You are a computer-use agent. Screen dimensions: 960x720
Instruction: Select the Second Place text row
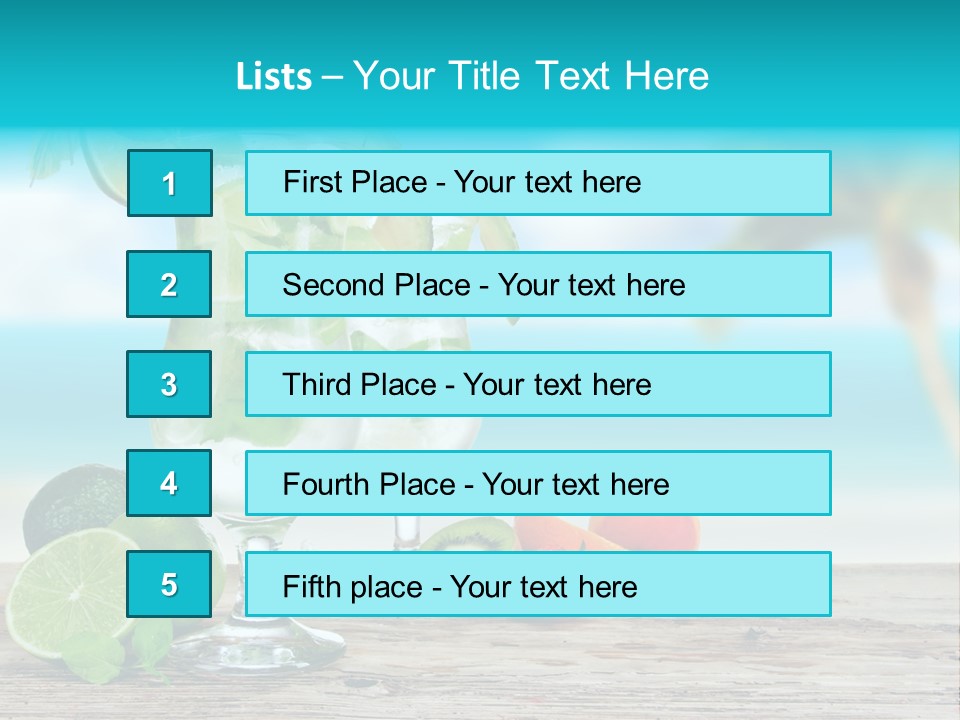point(538,284)
